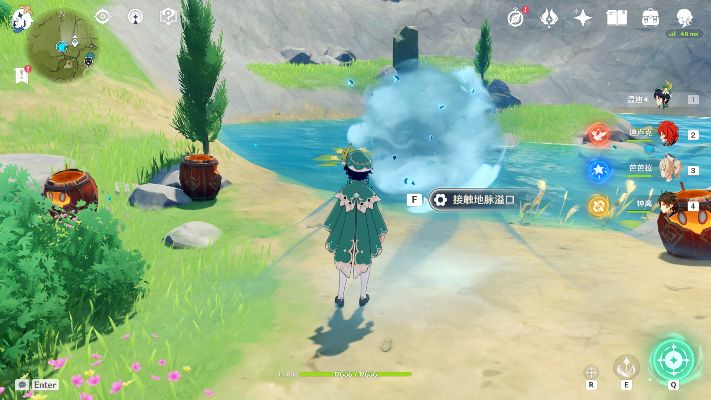Open the tutorial question-mark book icon
The height and width of the screenshot is (400, 711).
(169, 16)
